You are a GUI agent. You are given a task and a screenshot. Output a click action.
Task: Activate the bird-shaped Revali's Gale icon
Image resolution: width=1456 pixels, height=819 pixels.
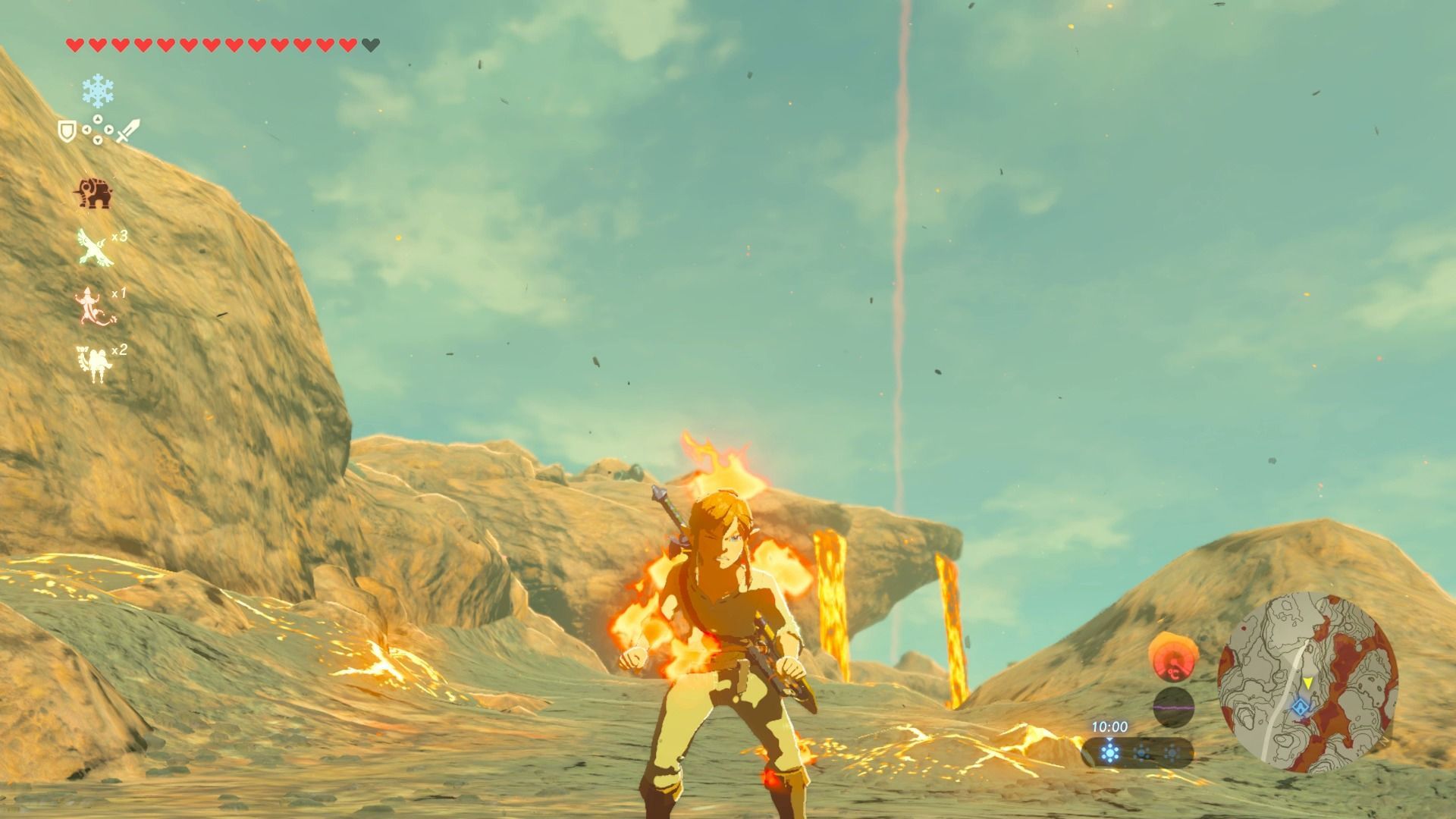pyautogui.click(x=96, y=248)
